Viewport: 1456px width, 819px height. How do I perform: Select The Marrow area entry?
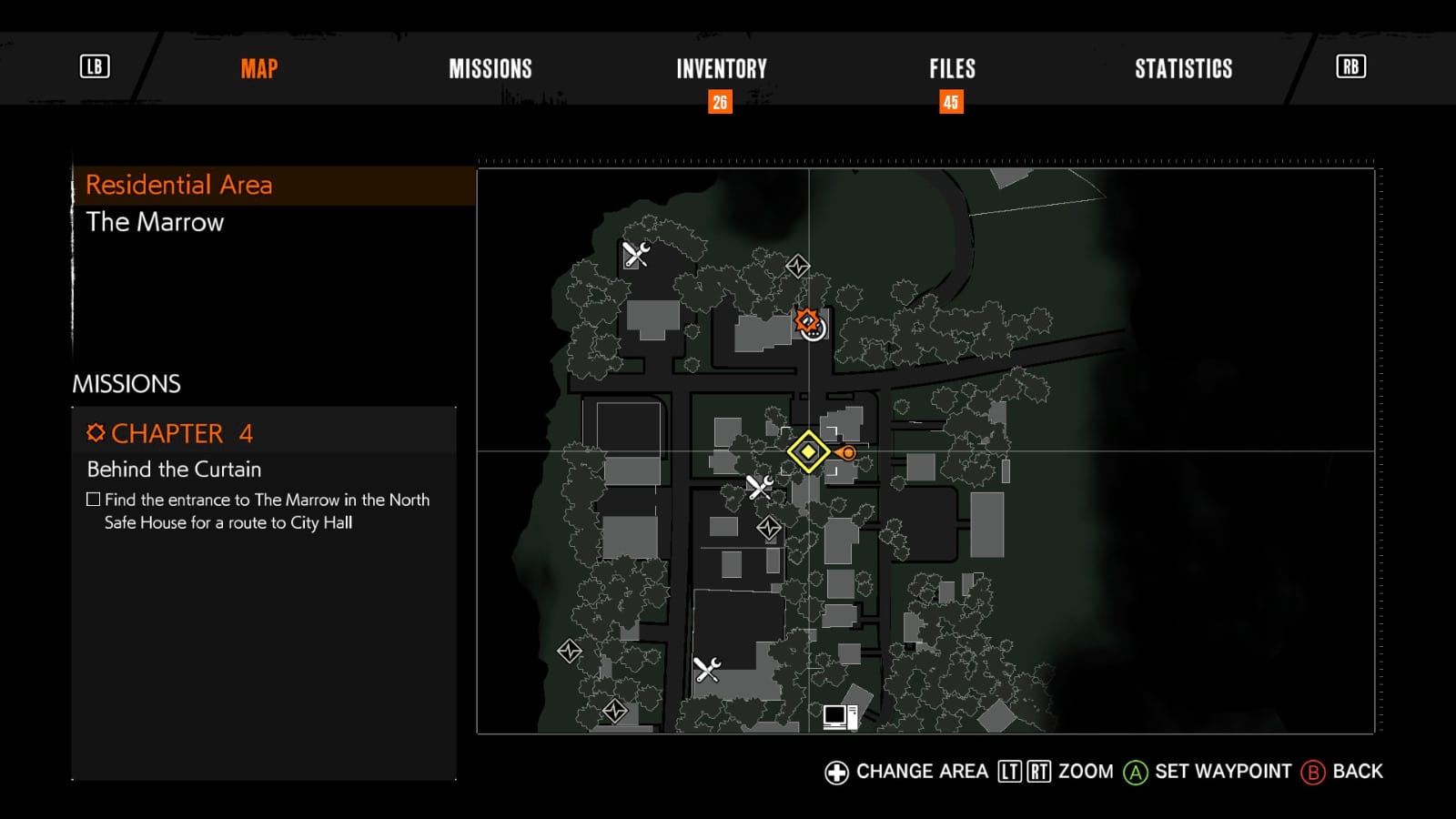(155, 222)
